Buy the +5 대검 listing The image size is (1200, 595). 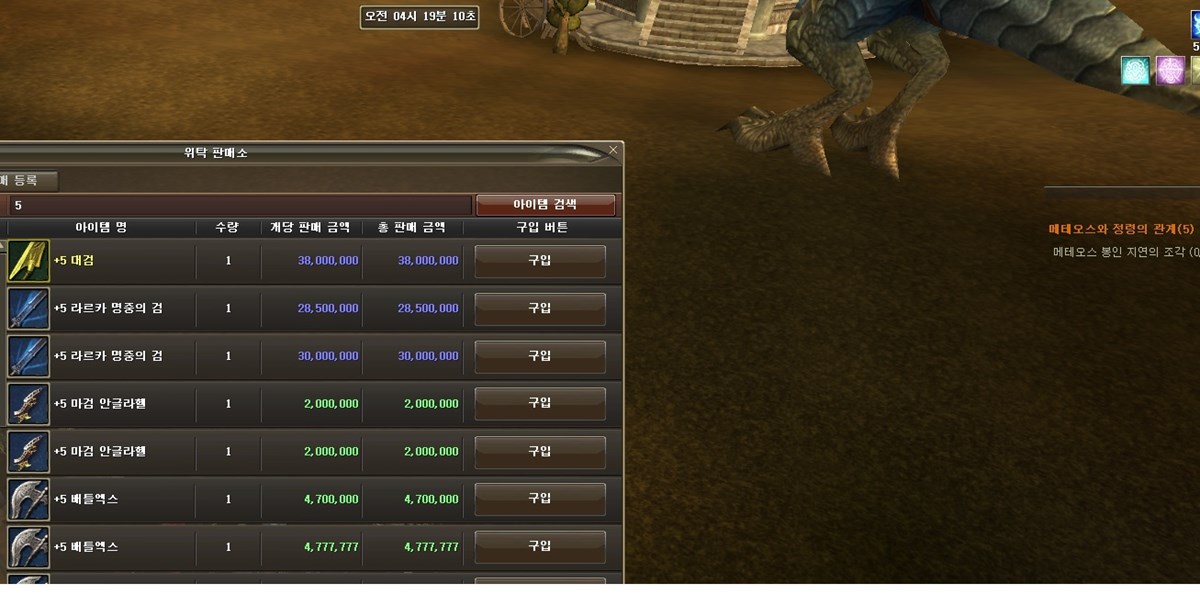click(x=540, y=260)
